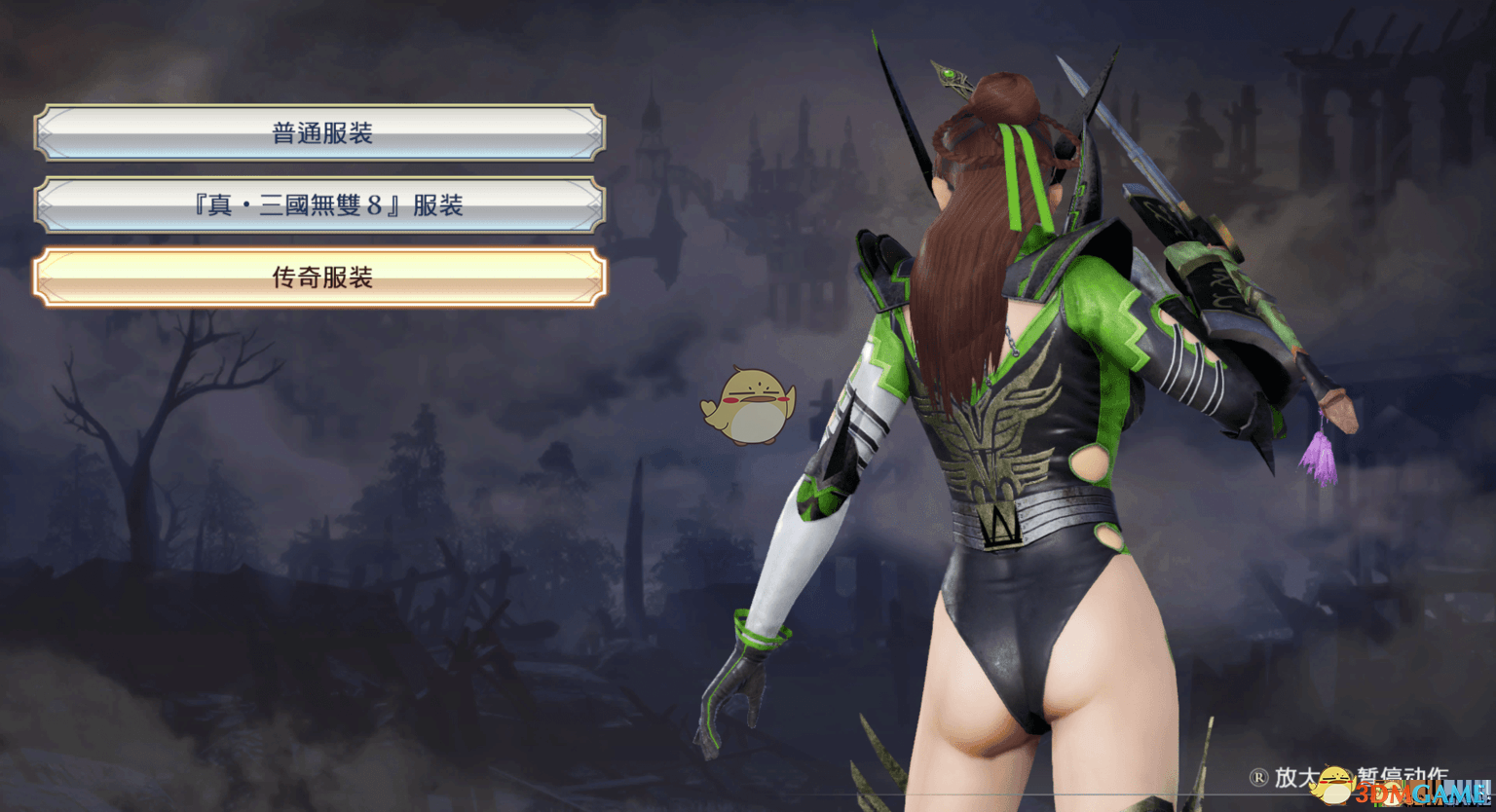The height and width of the screenshot is (812, 1496).
Task: Click the 放大 zoom label
Action: (x=1296, y=776)
